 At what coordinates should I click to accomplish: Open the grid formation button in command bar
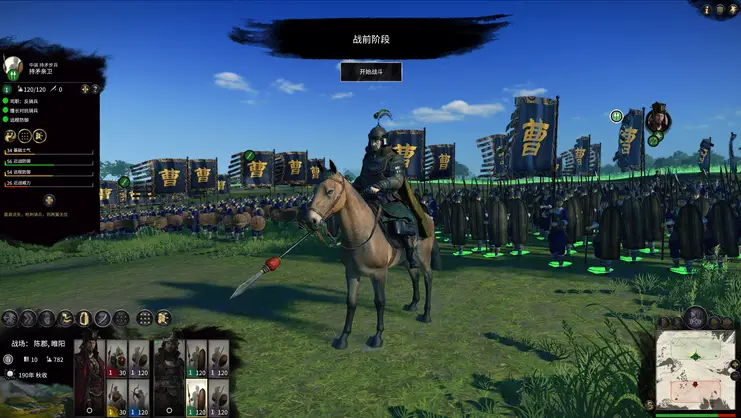(x=145, y=318)
